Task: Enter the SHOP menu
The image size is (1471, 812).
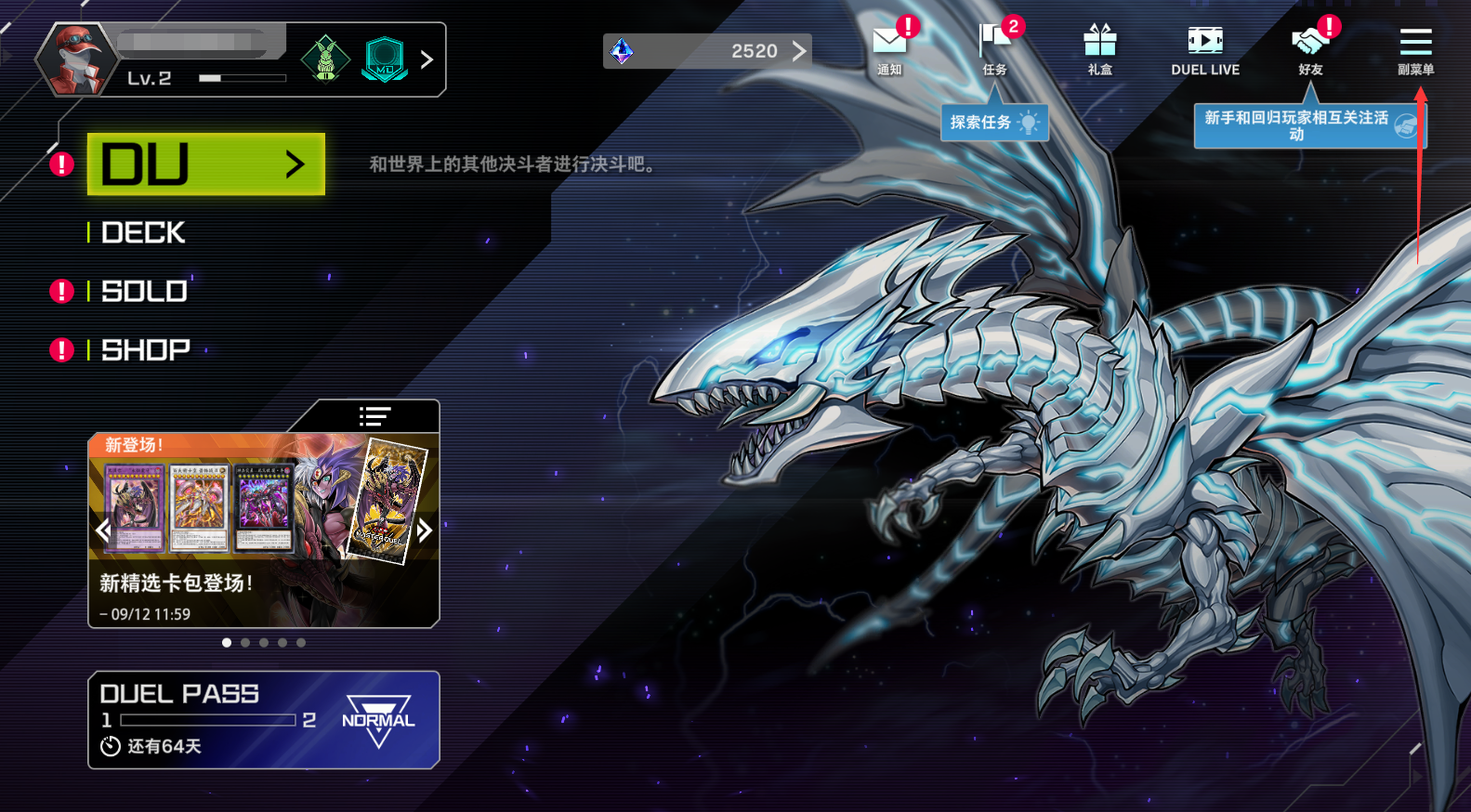Action: point(145,350)
